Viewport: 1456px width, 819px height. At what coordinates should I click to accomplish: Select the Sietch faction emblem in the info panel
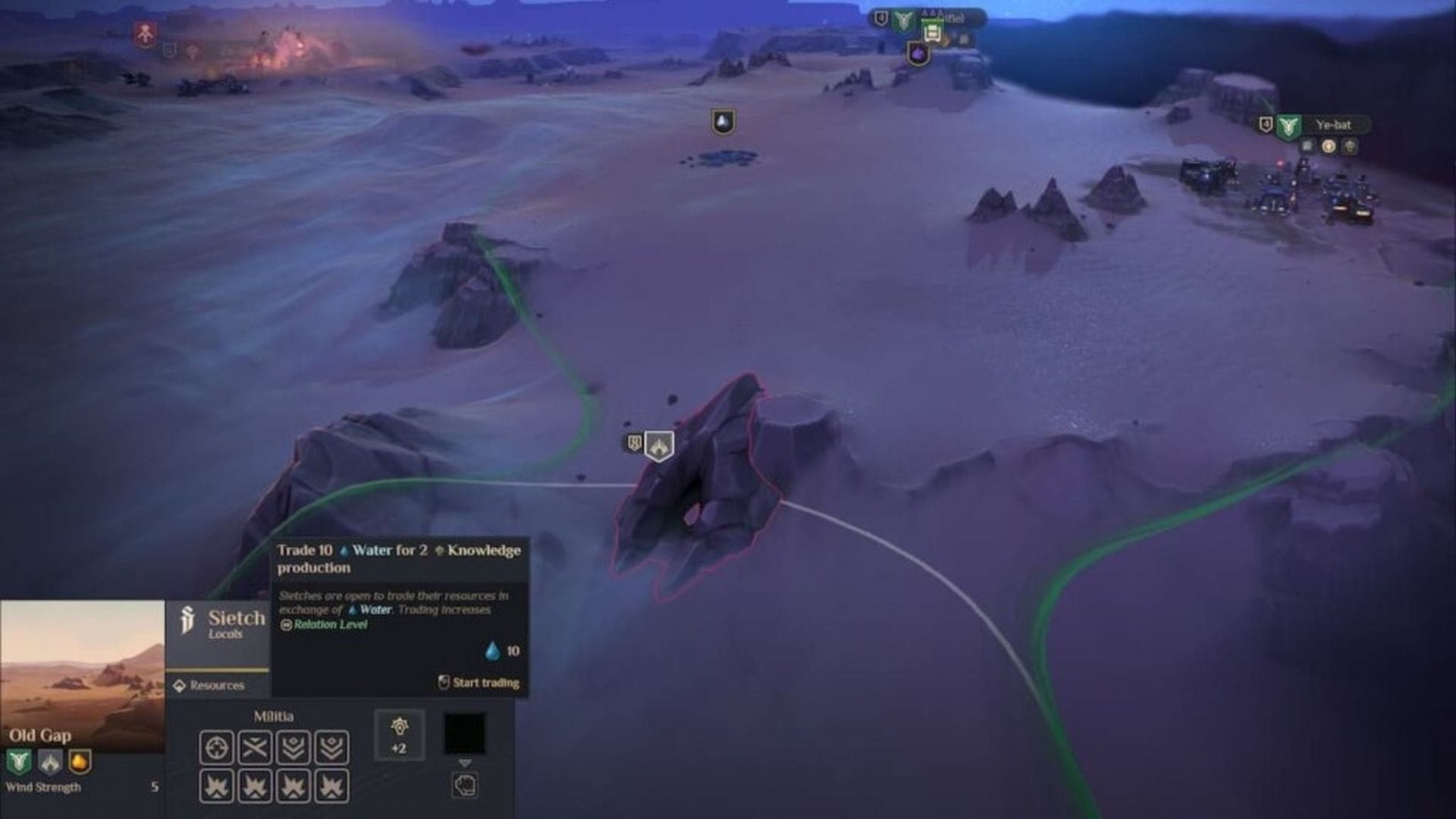(187, 618)
